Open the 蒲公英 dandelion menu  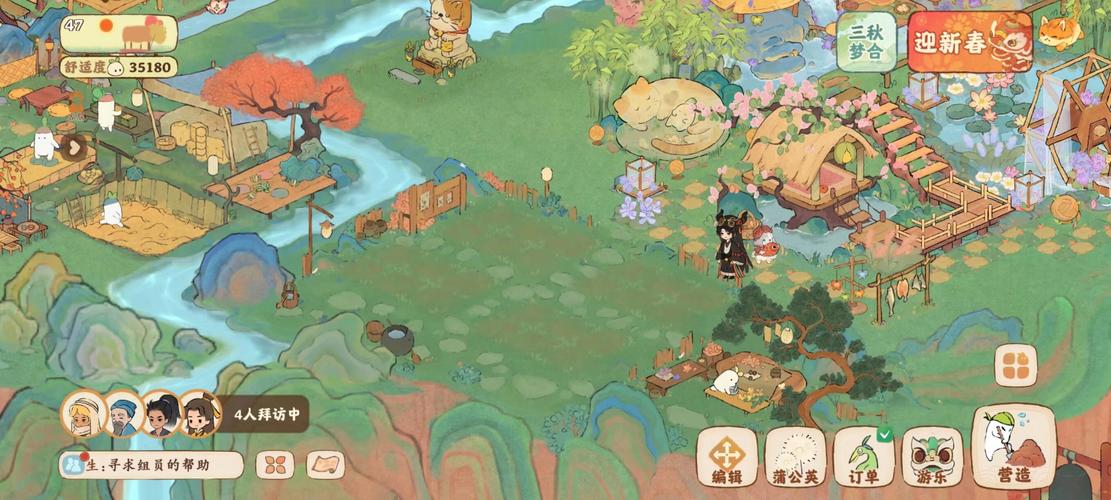point(796,457)
